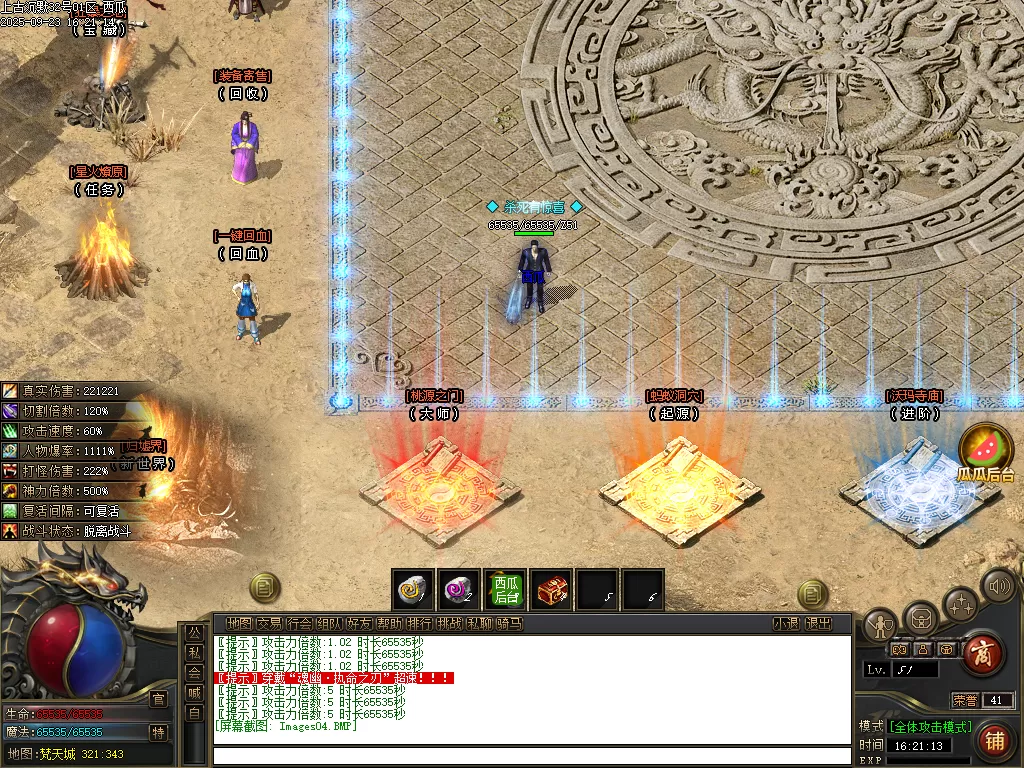This screenshot has width=1024, height=768.
Task: Open the 组队 team panel
Action: click(329, 624)
